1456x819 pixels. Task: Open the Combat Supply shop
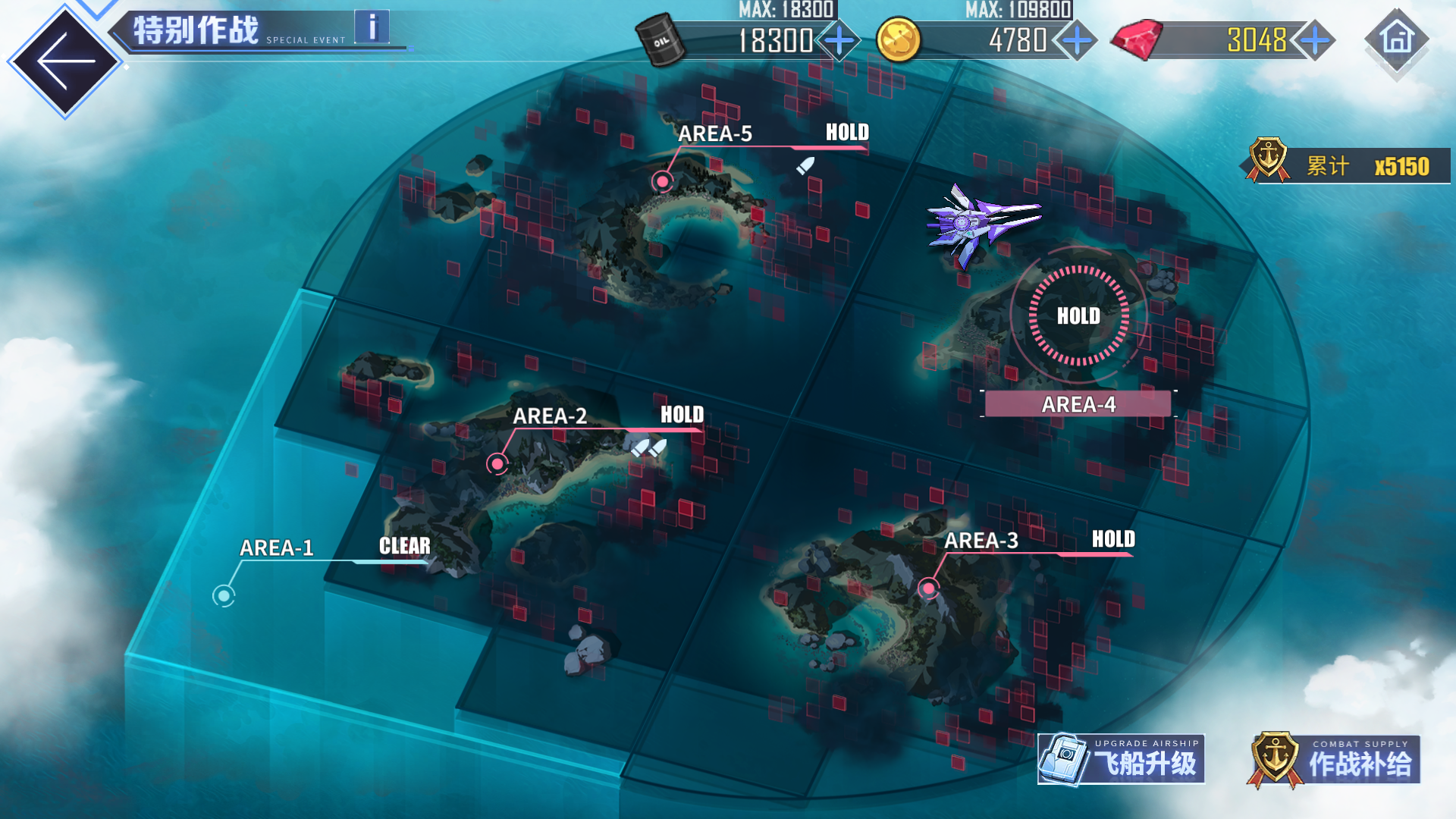(x=1335, y=760)
